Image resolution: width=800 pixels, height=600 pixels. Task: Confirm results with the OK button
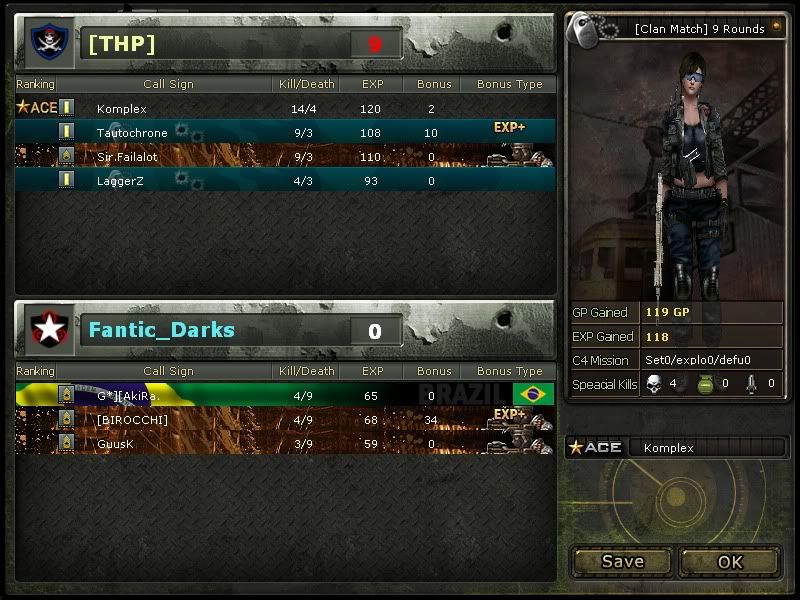[x=730, y=561]
